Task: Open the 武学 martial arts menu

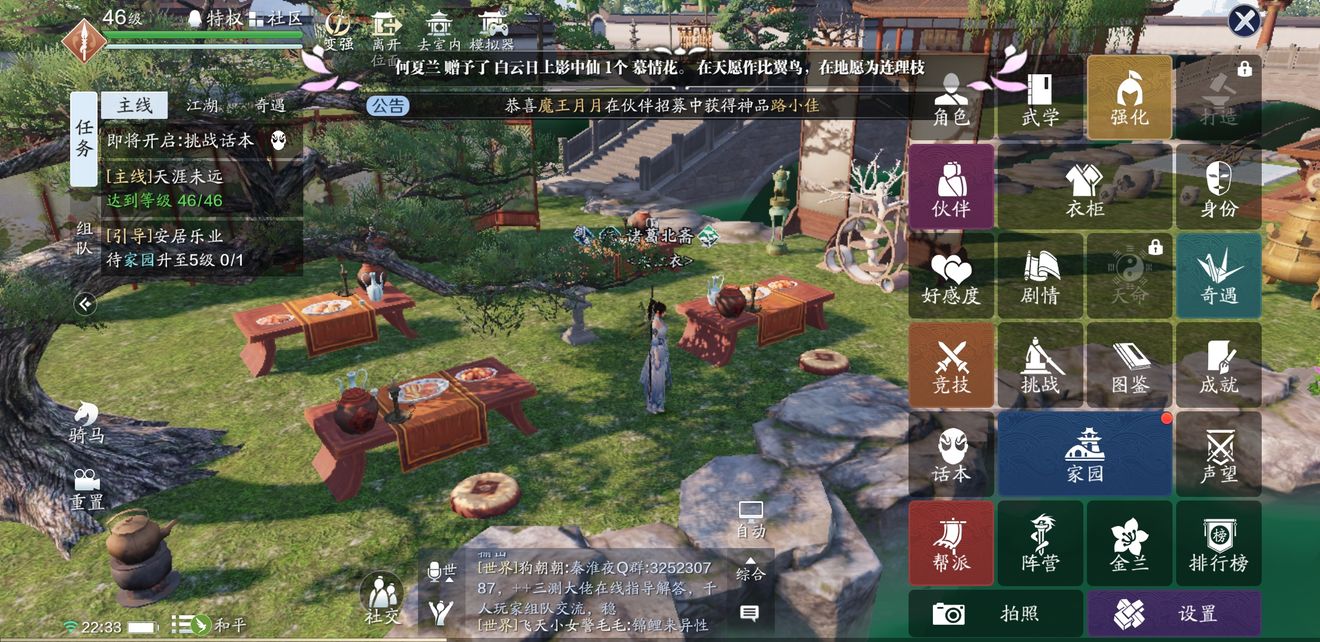Action: pos(1040,98)
